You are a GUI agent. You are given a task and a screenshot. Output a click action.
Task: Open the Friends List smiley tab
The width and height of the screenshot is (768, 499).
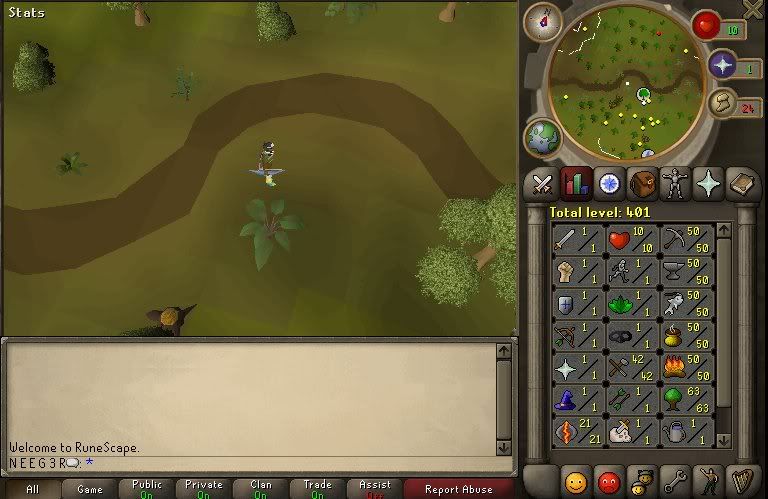[575, 481]
